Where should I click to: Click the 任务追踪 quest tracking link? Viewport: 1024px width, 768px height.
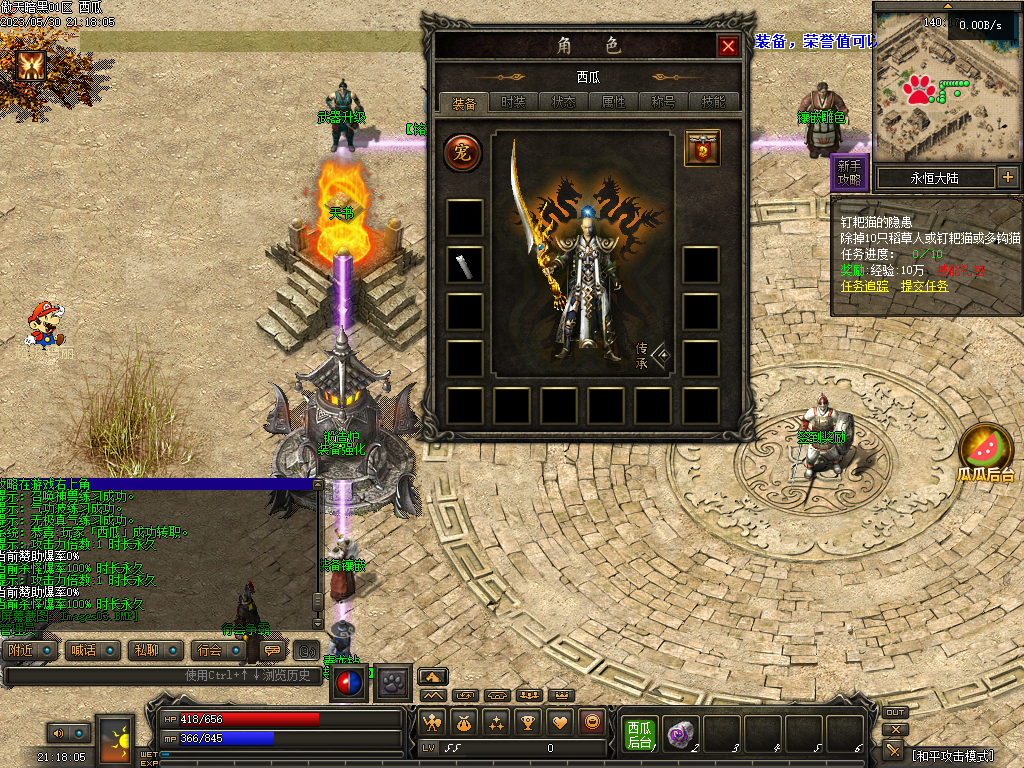864,286
